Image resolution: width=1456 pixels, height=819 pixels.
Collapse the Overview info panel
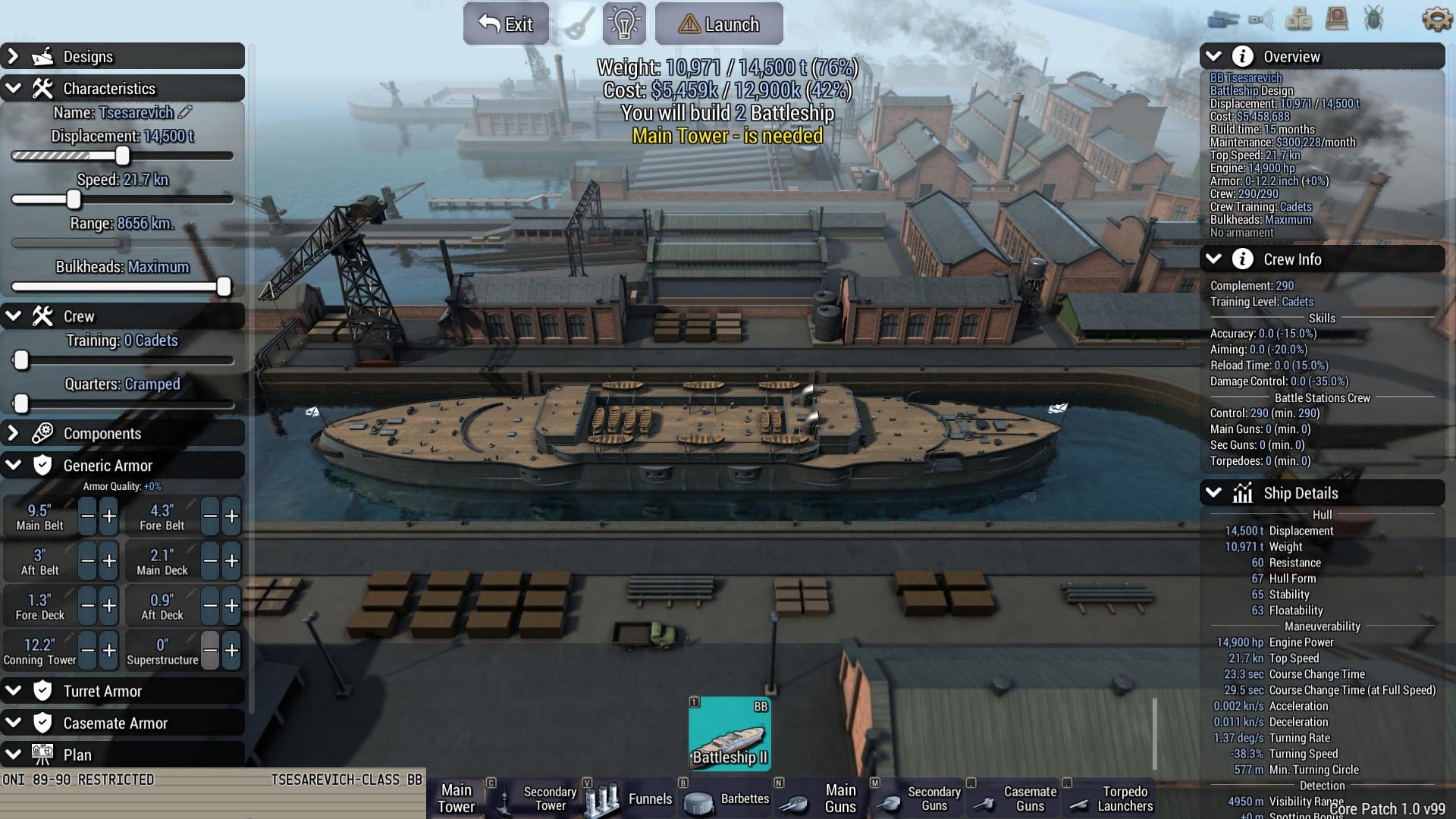click(x=1213, y=57)
